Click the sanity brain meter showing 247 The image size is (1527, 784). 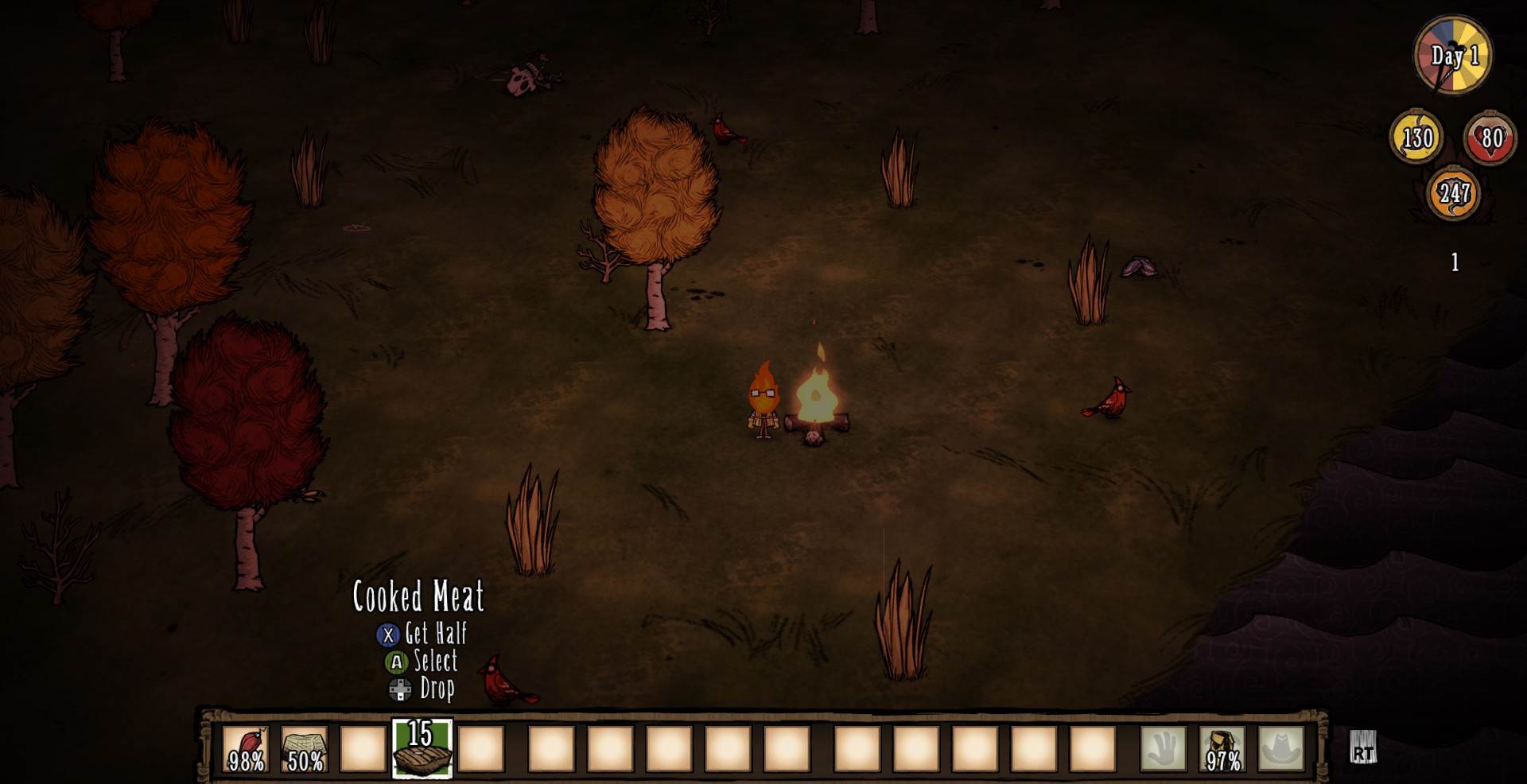(x=1453, y=192)
